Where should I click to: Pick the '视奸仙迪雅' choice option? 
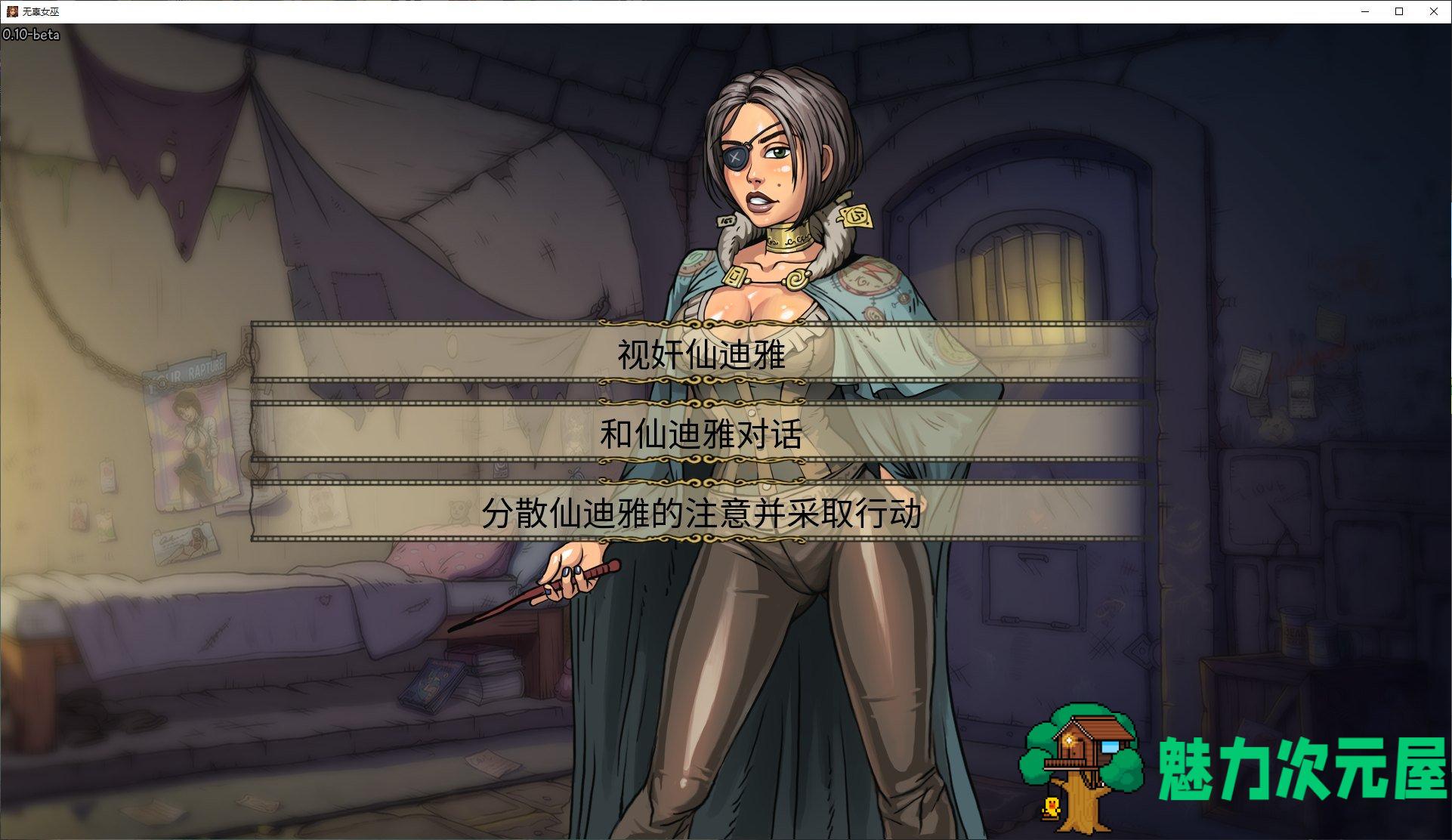click(x=701, y=354)
